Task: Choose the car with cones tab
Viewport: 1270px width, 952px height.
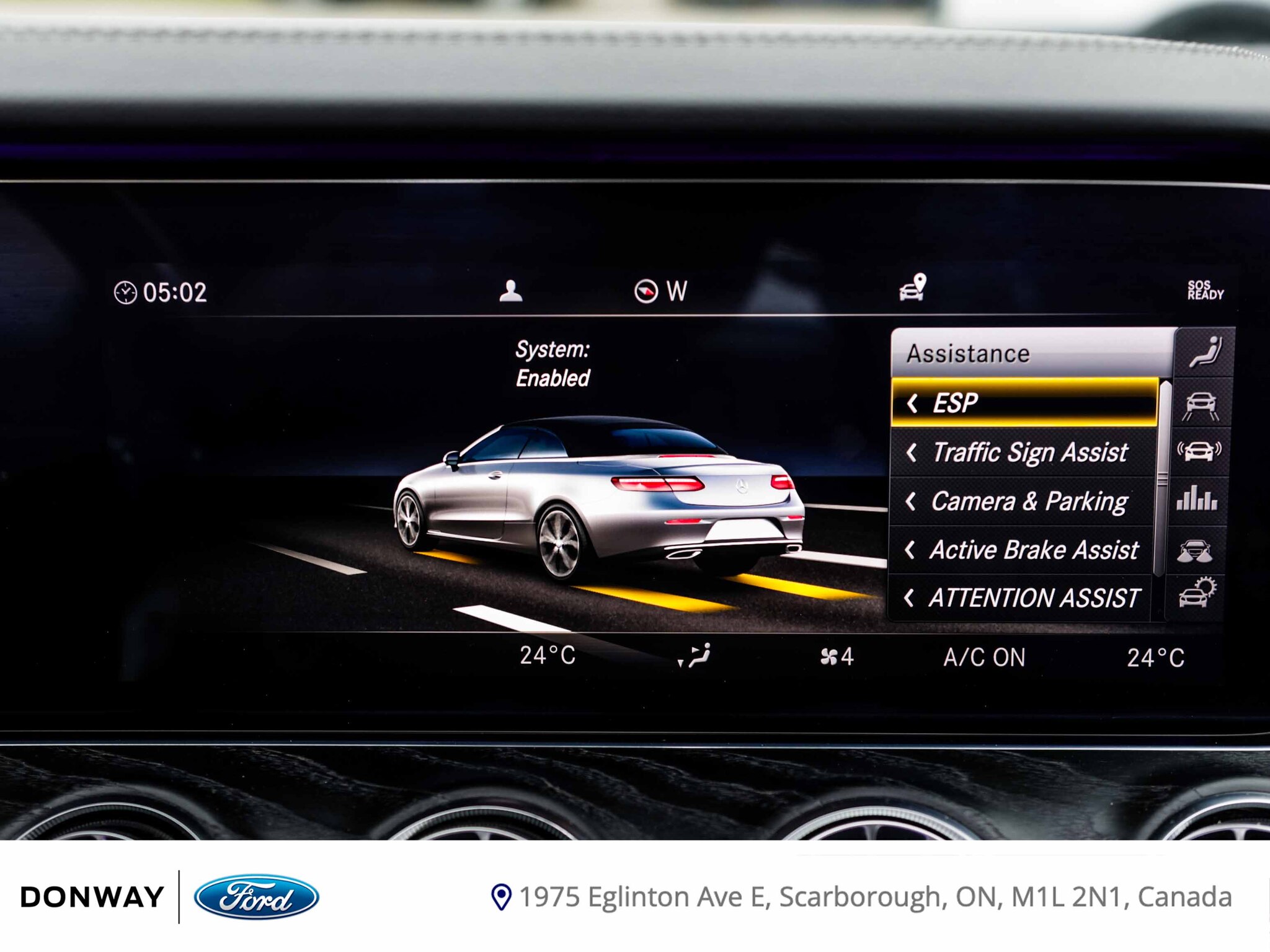Action: [1195, 550]
